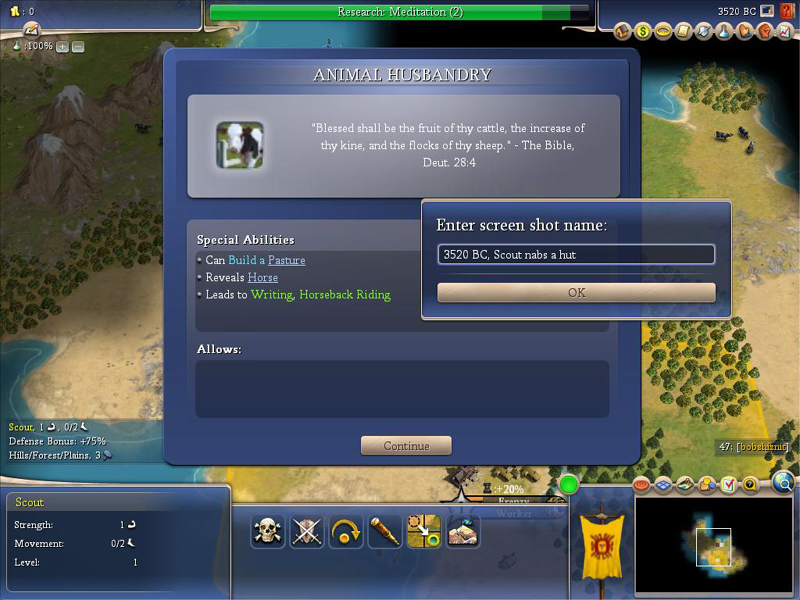Activate the crossed swords unit action
Image resolution: width=800 pixels, height=600 pixels.
(x=307, y=531)
